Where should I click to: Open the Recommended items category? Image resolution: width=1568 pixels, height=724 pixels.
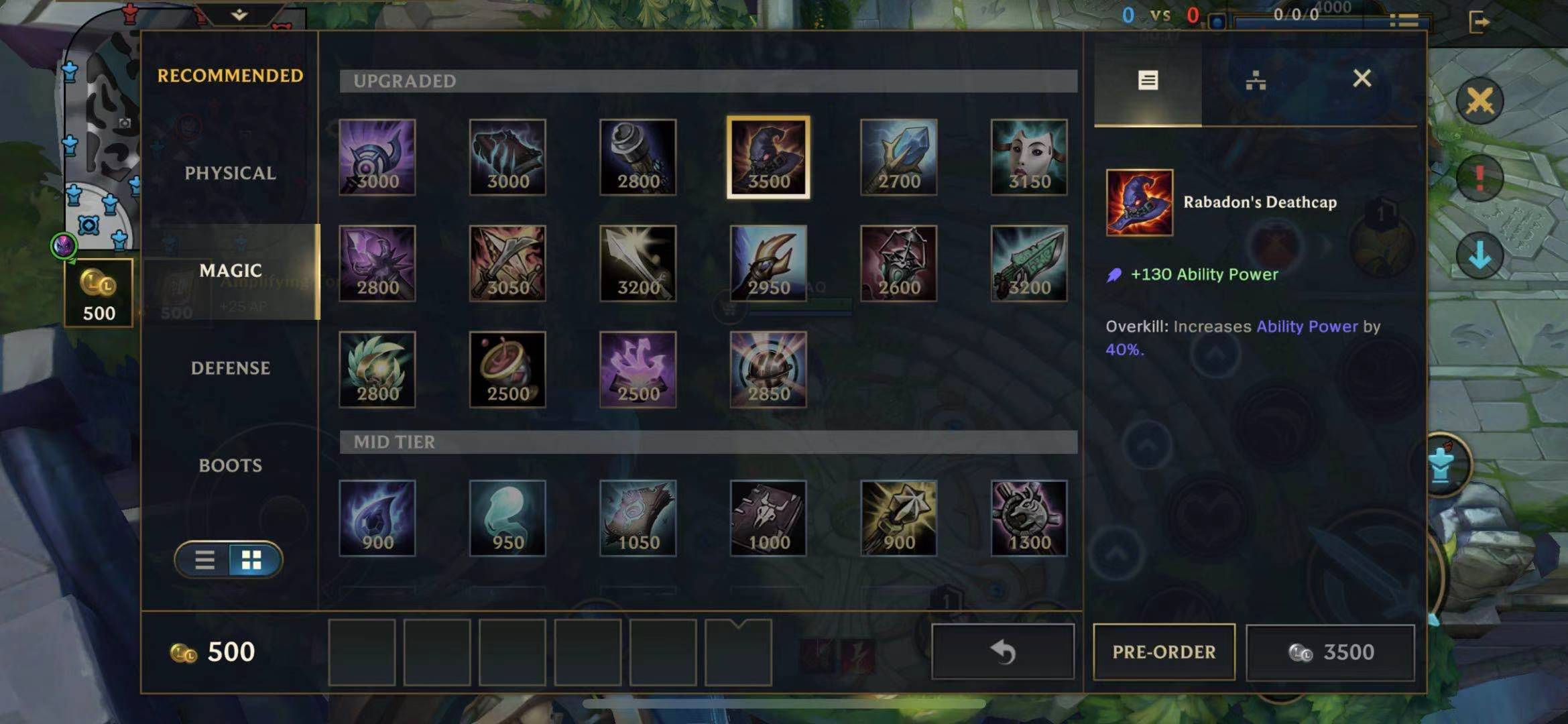click(x=230, y=76)
